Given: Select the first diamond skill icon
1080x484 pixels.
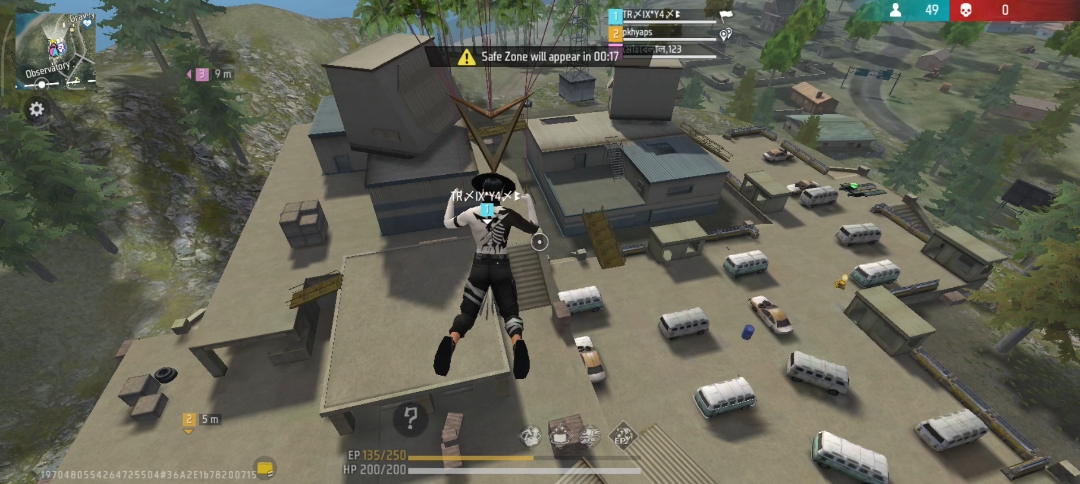Looking at the screenshot, I should 531,434.
